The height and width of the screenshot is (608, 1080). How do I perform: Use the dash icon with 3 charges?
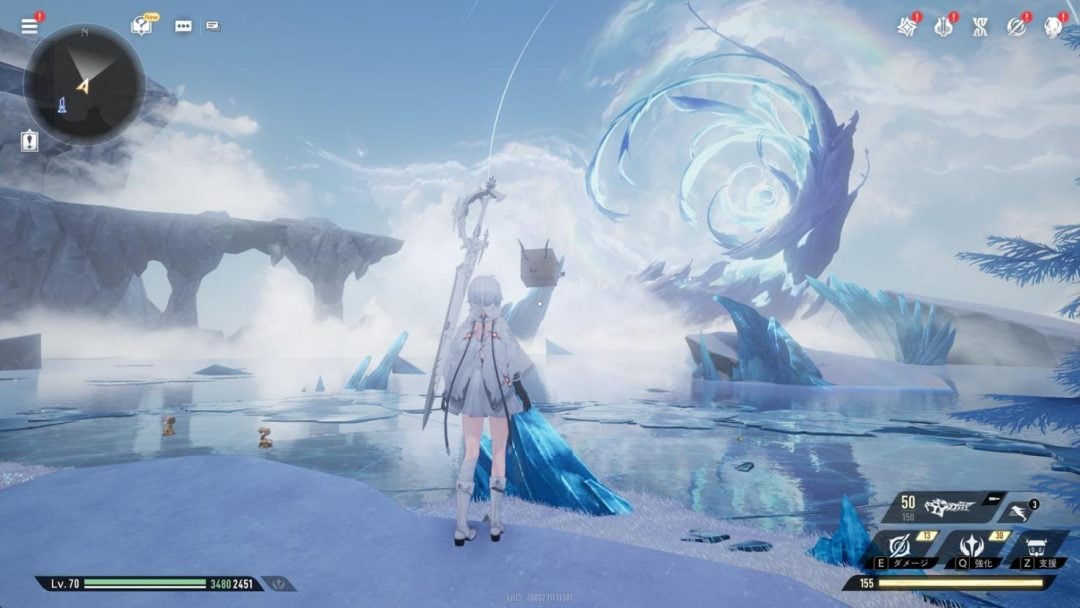(x=1017, y=510)
